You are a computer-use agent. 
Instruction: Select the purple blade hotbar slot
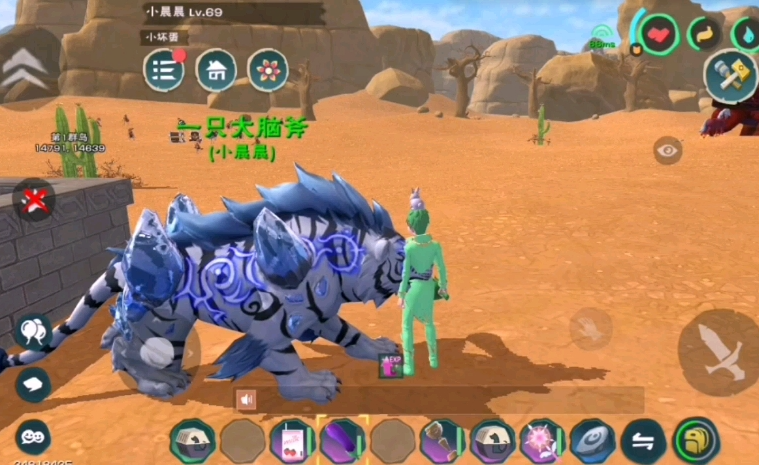(341, 440)
